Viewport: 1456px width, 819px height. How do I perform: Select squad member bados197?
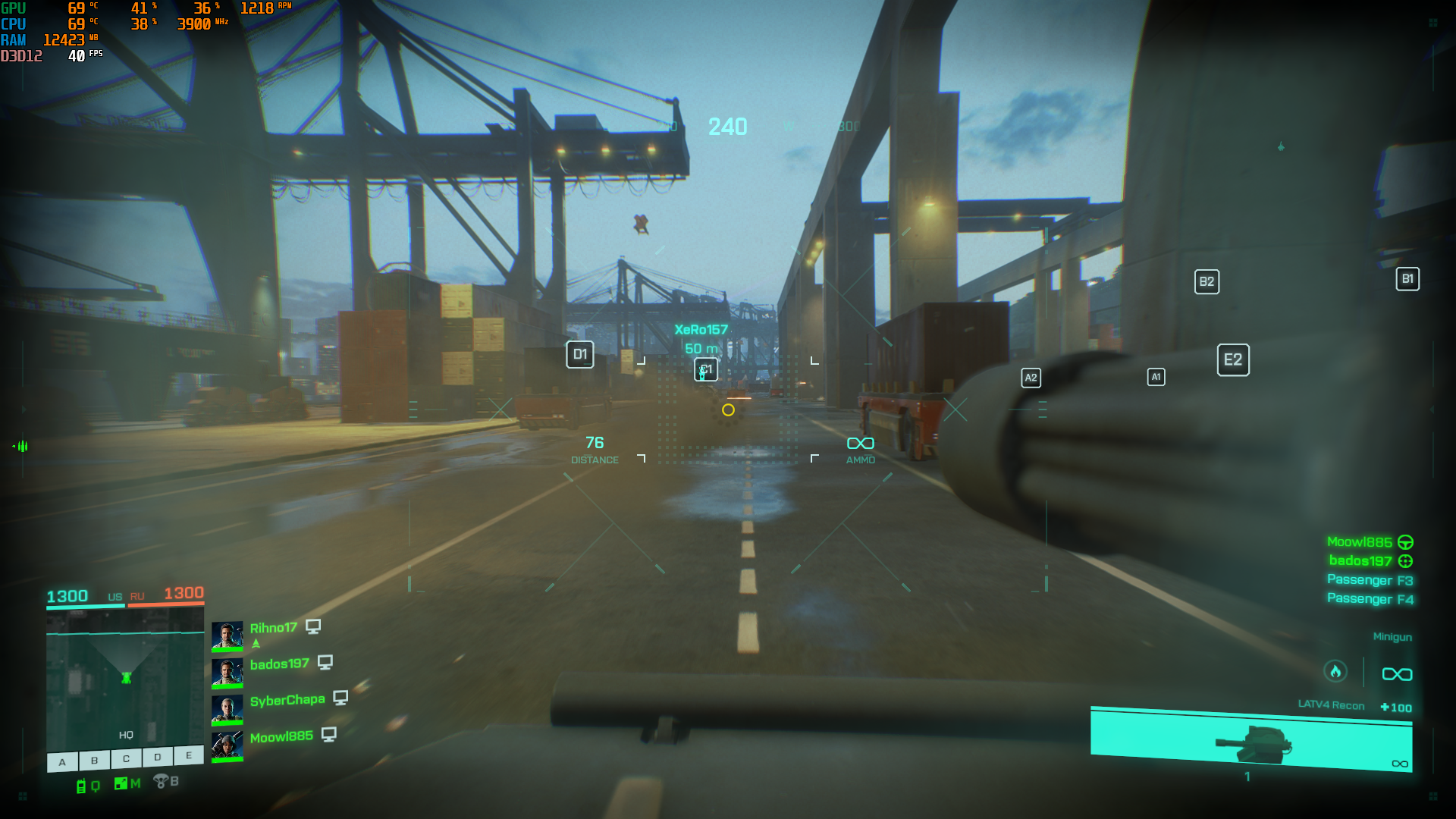(x=279, y=664)
